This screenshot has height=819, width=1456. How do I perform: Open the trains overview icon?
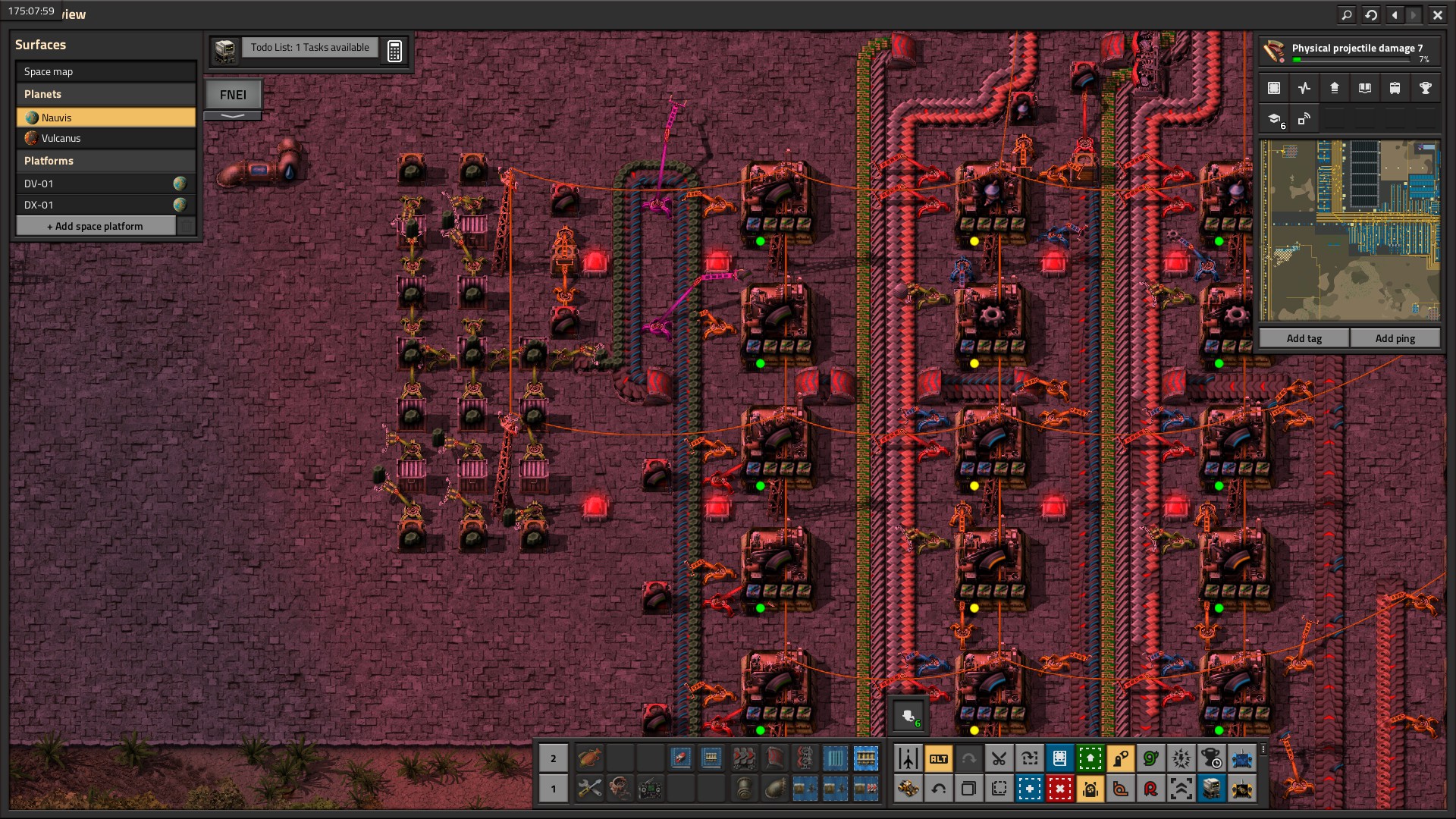pos(1395,88)
